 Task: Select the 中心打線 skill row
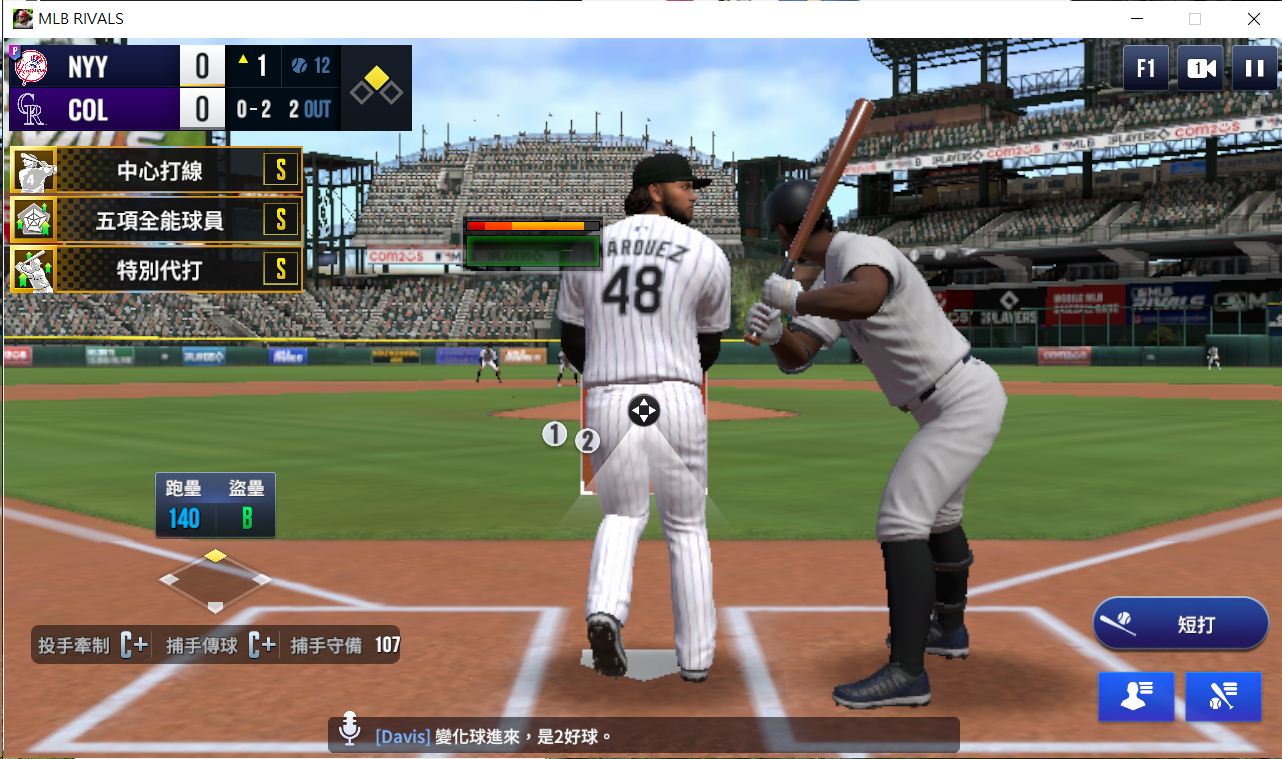click(156, 171)
